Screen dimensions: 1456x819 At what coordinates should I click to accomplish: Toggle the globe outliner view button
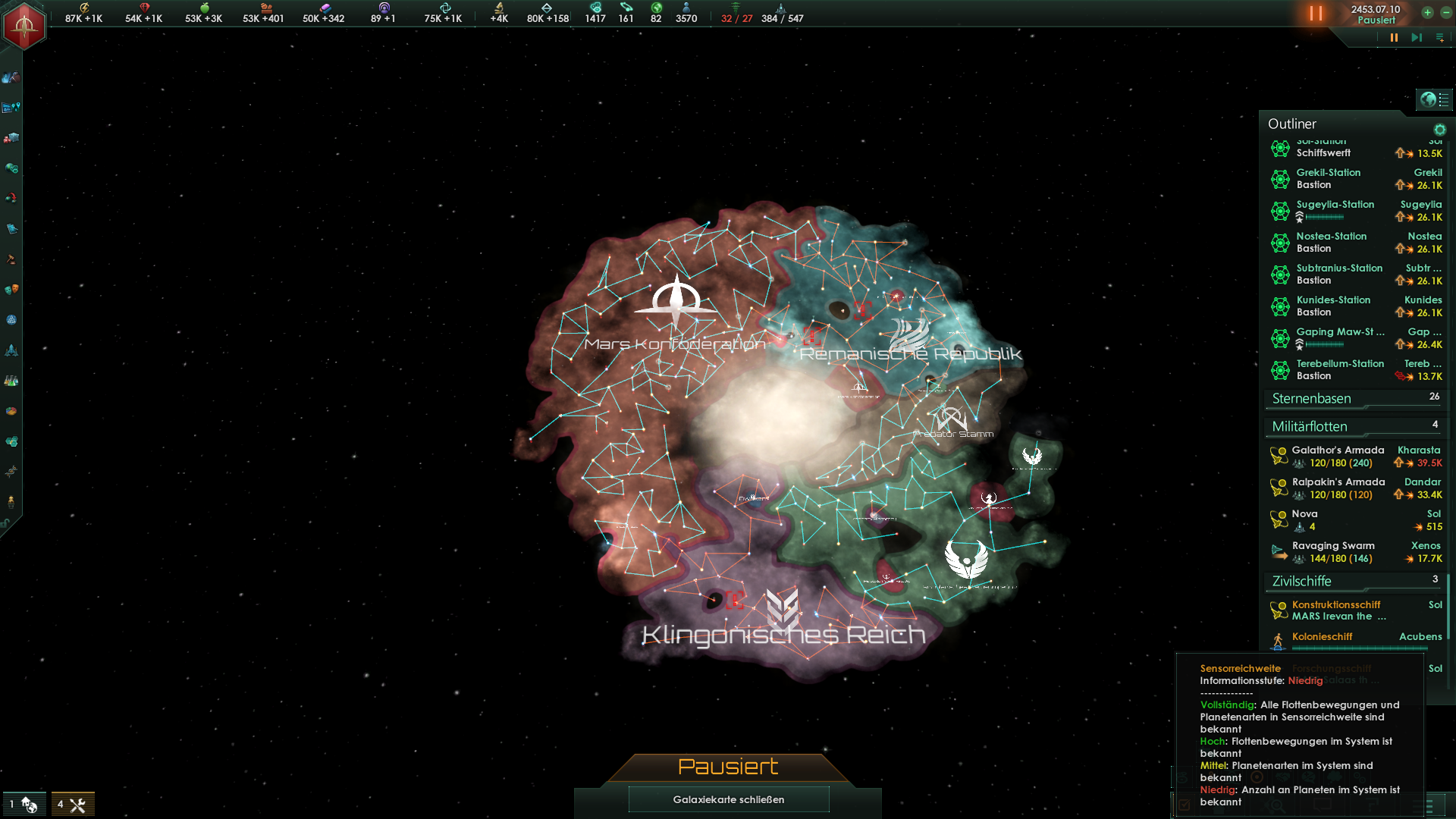click(1429, 99)
